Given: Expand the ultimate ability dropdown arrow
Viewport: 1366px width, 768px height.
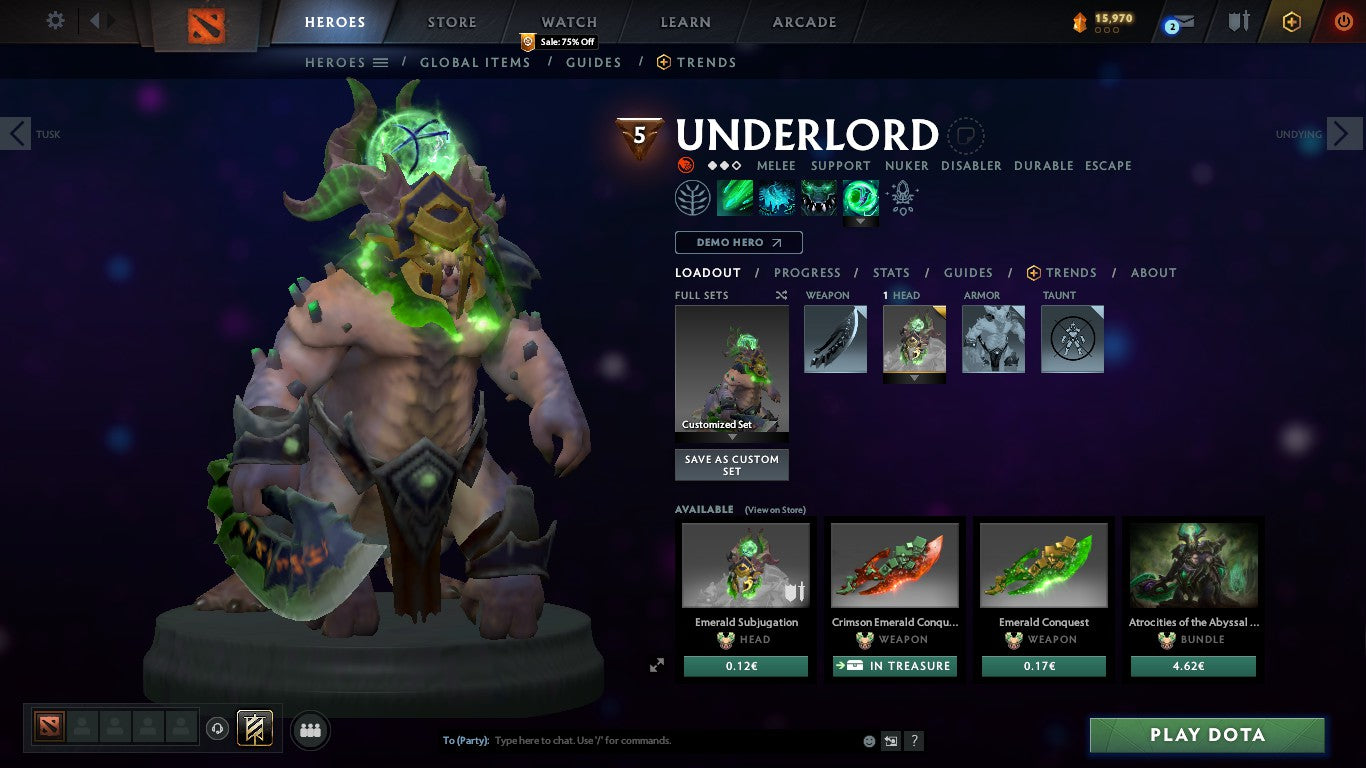Looking at the screenshot, I should tap(860, 221).
